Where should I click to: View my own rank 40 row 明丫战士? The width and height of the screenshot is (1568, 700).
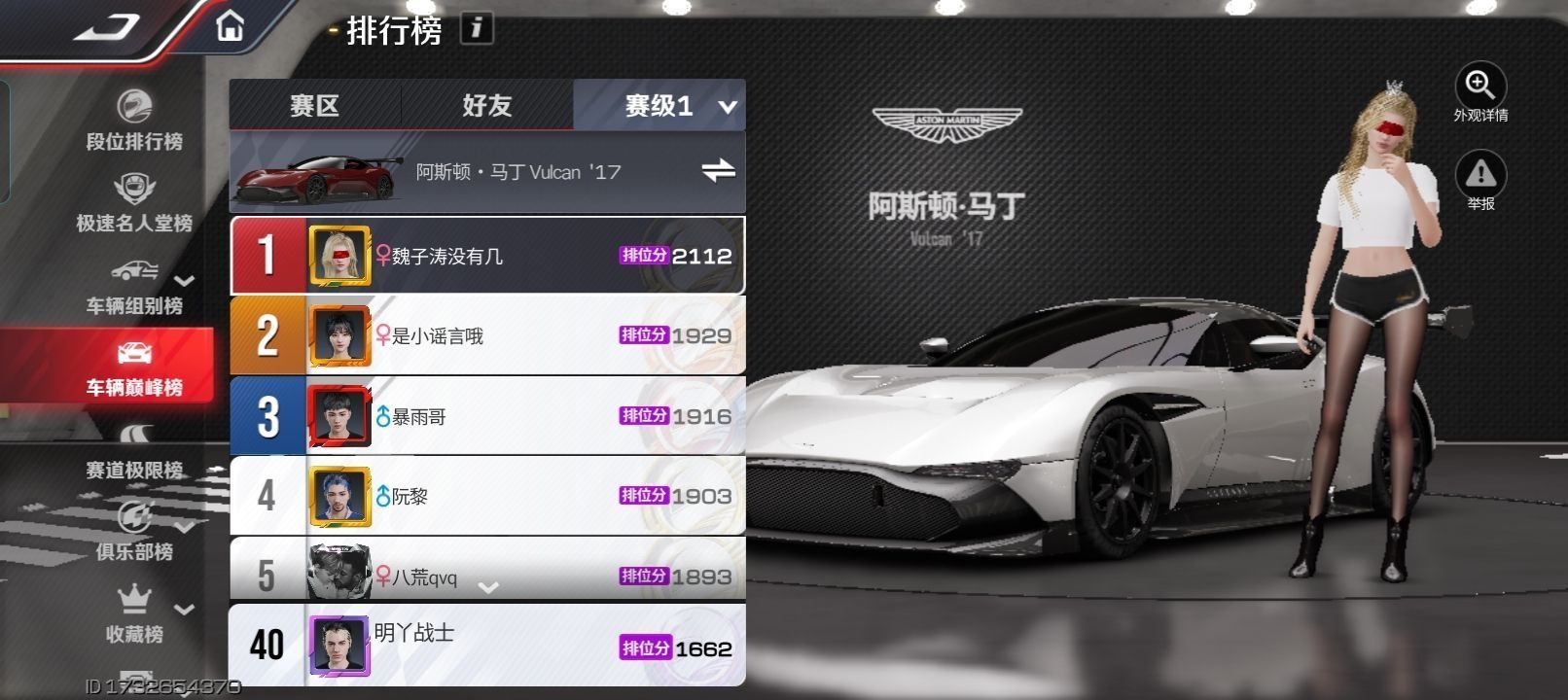486,645
